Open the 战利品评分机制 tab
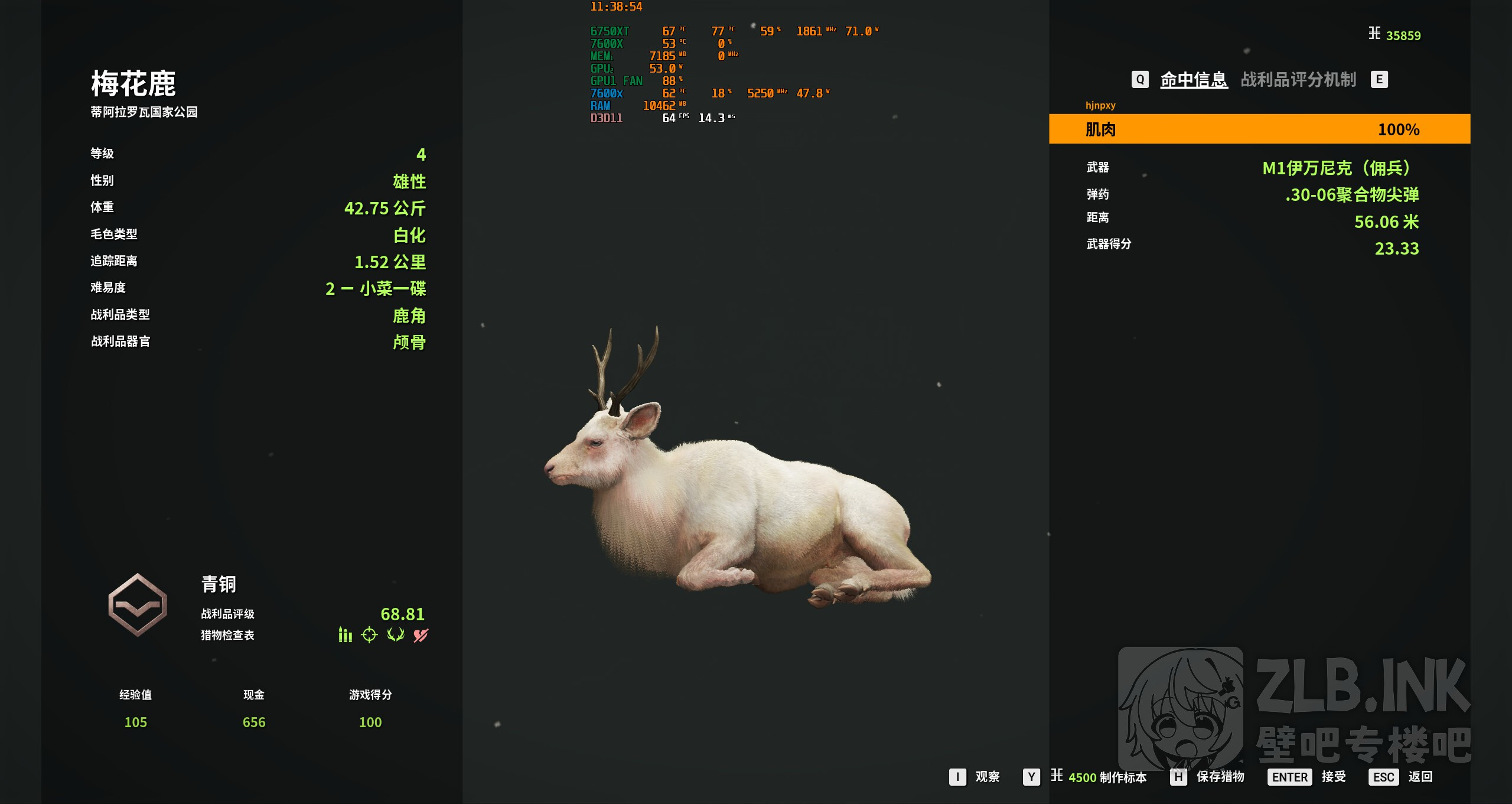1512x804 pixels. click(1298, 79)
